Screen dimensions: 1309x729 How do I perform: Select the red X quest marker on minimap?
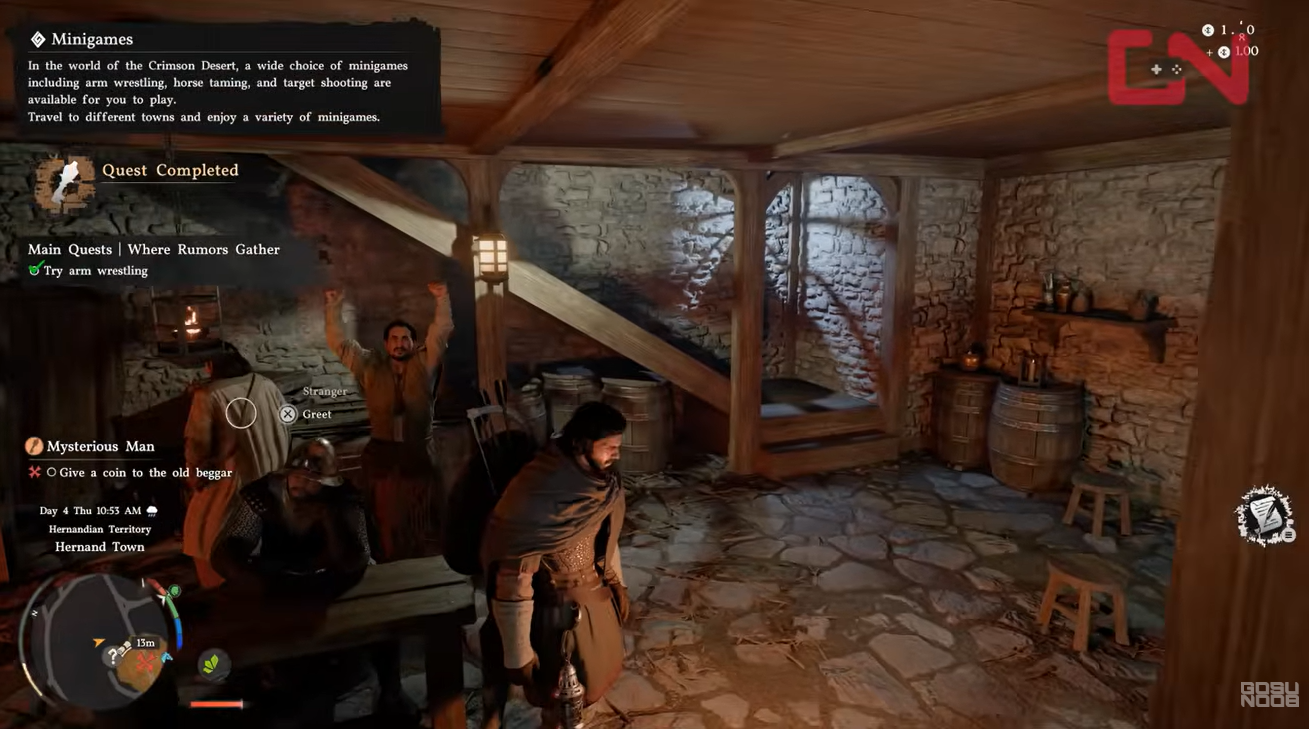pyautogui.click(x=146, y=662)
